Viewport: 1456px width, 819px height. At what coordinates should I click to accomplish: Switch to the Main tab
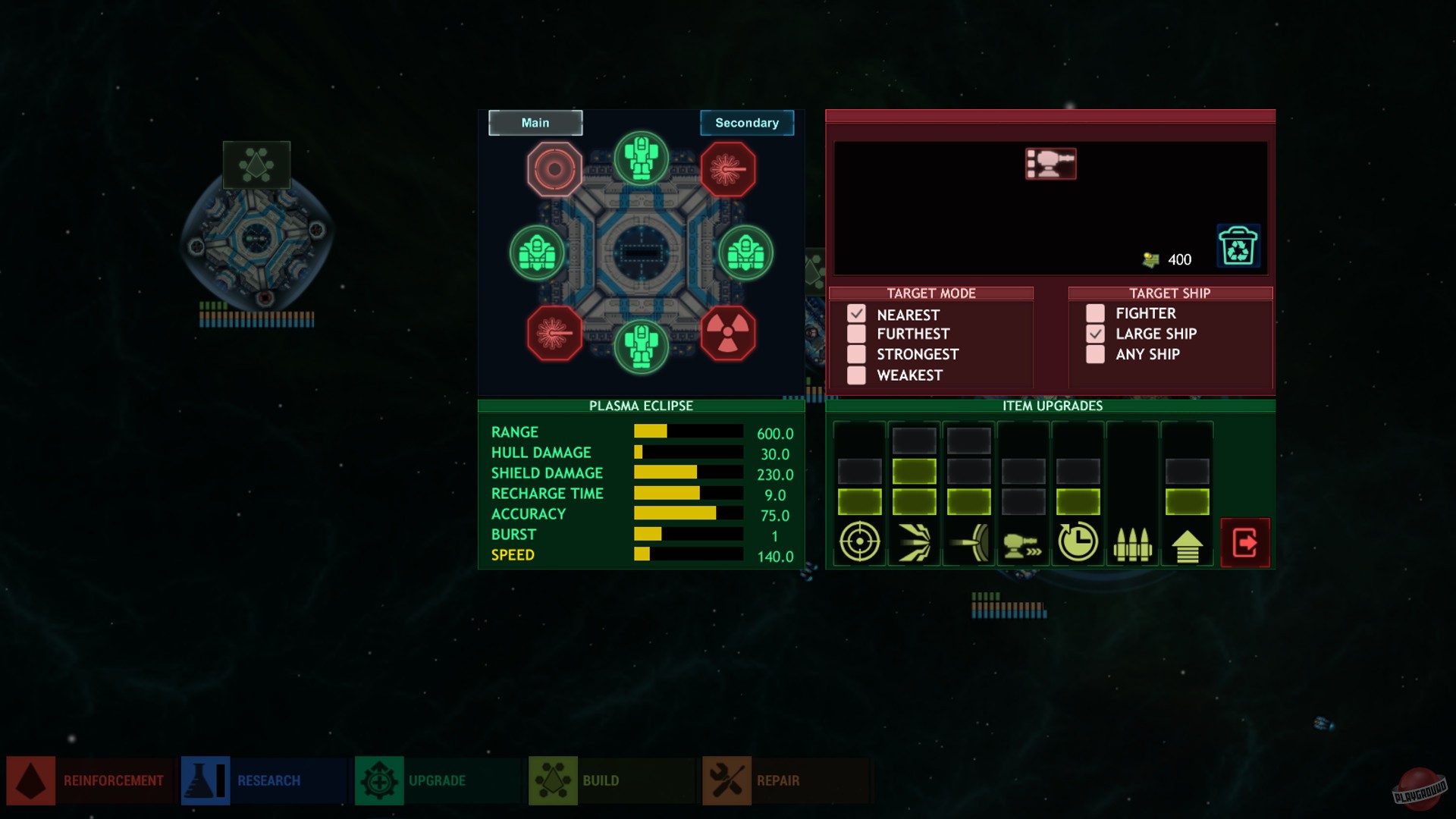535,122
